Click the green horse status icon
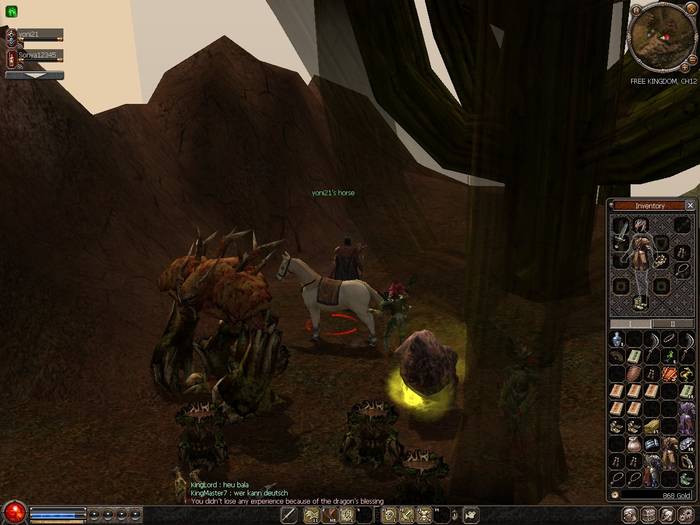This screenshot has height=525, width=700. (11, 11)
